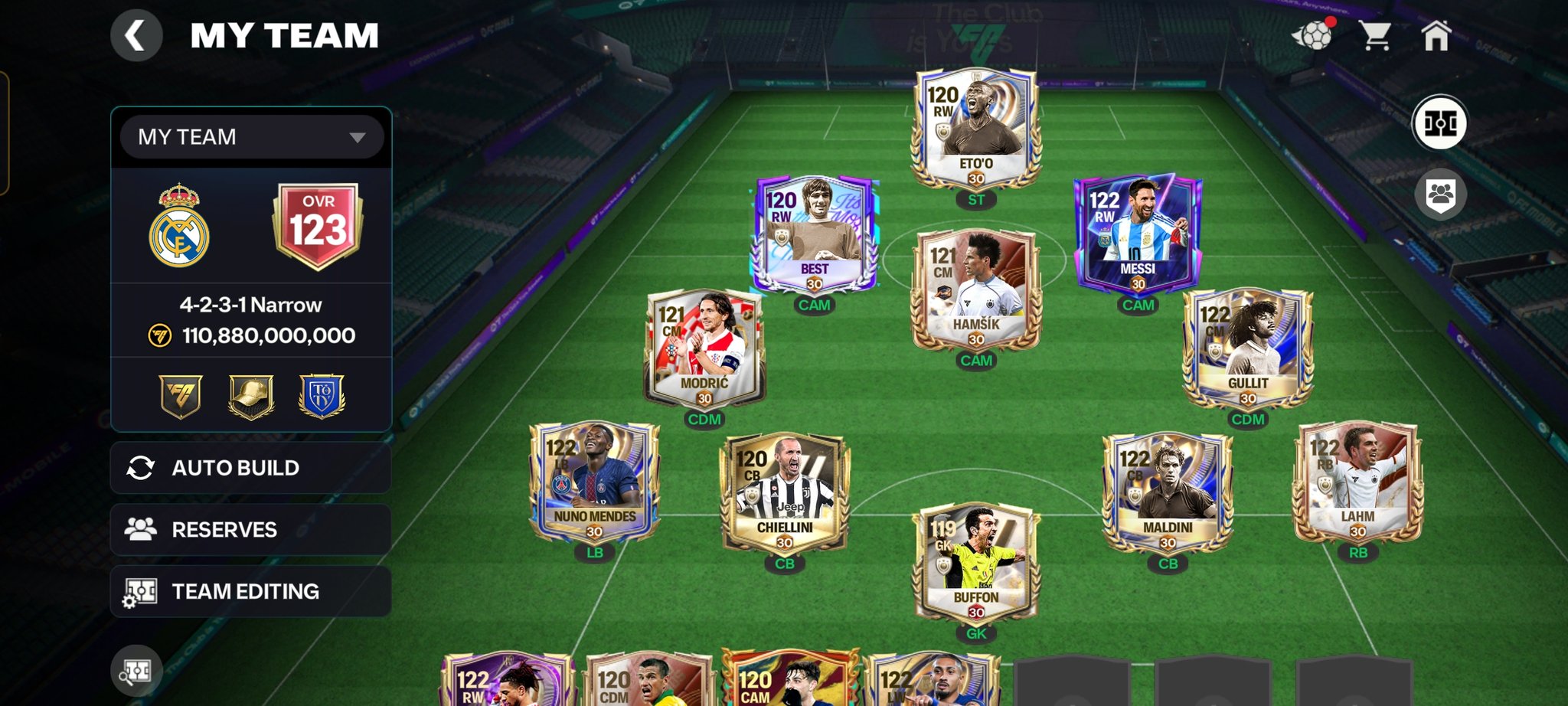This screenshot has height=706, width=1568.
Task: Go back using the arrow button
Action: [136, 36]
